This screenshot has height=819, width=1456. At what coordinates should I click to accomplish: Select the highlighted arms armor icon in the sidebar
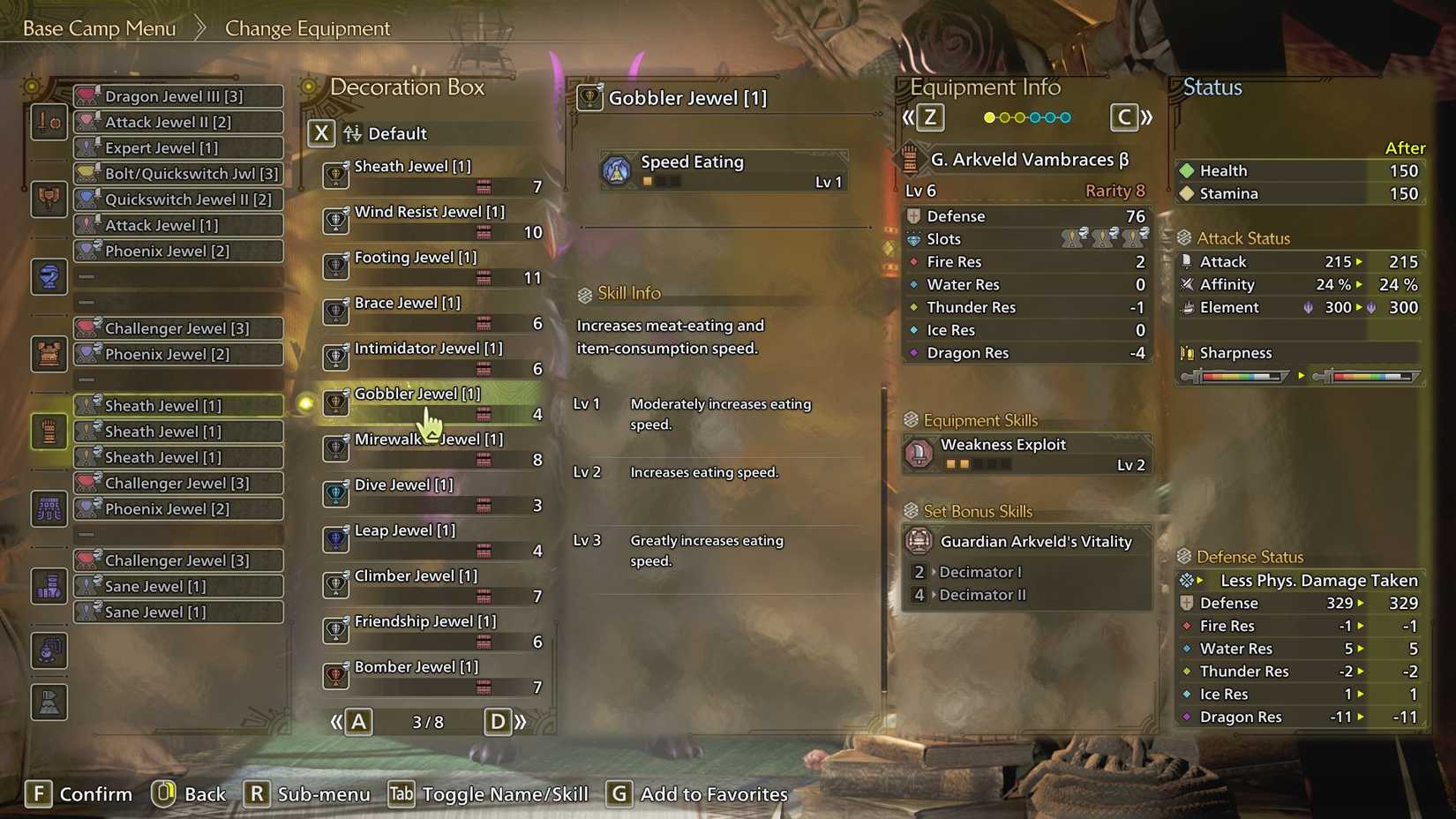[49, 431]
